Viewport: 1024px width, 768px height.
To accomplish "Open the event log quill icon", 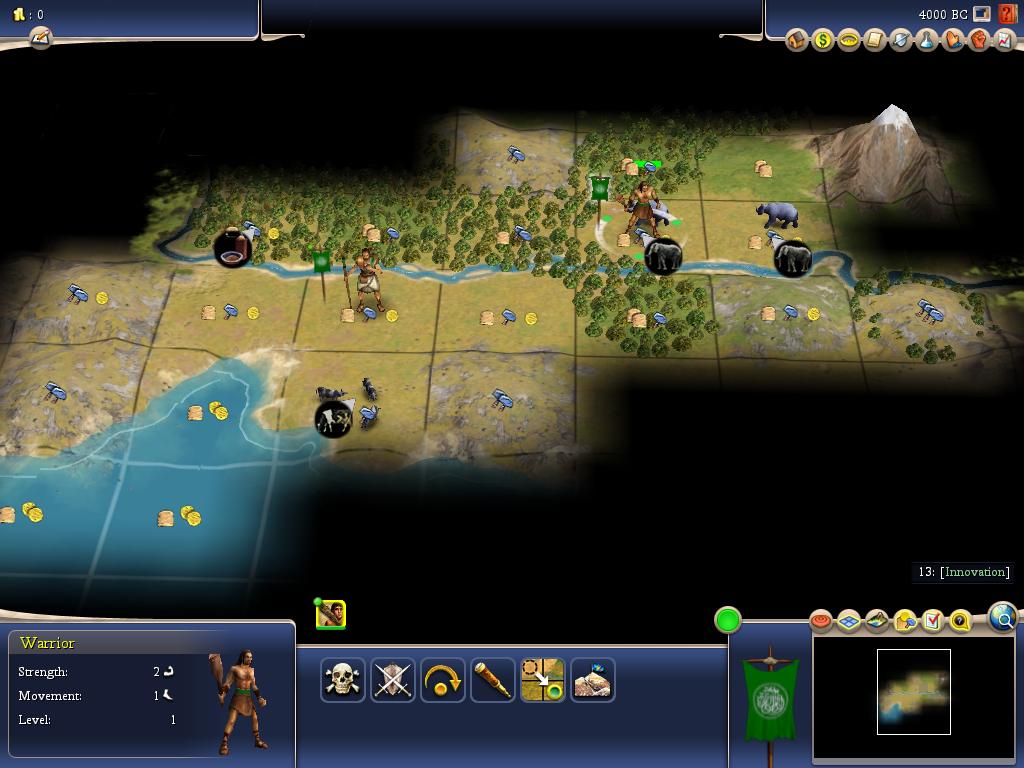I will pos(40,38).
